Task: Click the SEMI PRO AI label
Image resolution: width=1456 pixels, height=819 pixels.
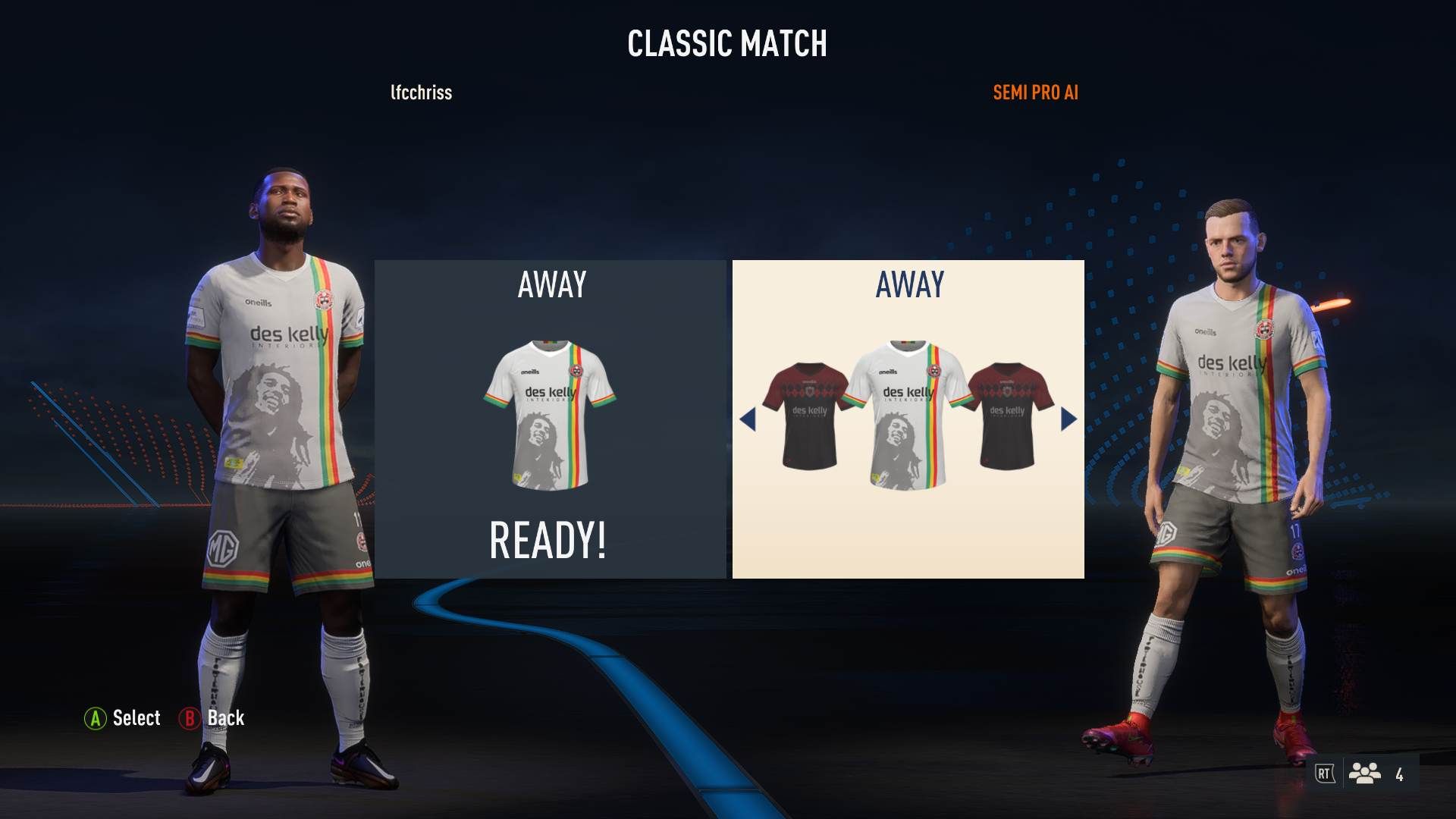Action: [1036, 93]
